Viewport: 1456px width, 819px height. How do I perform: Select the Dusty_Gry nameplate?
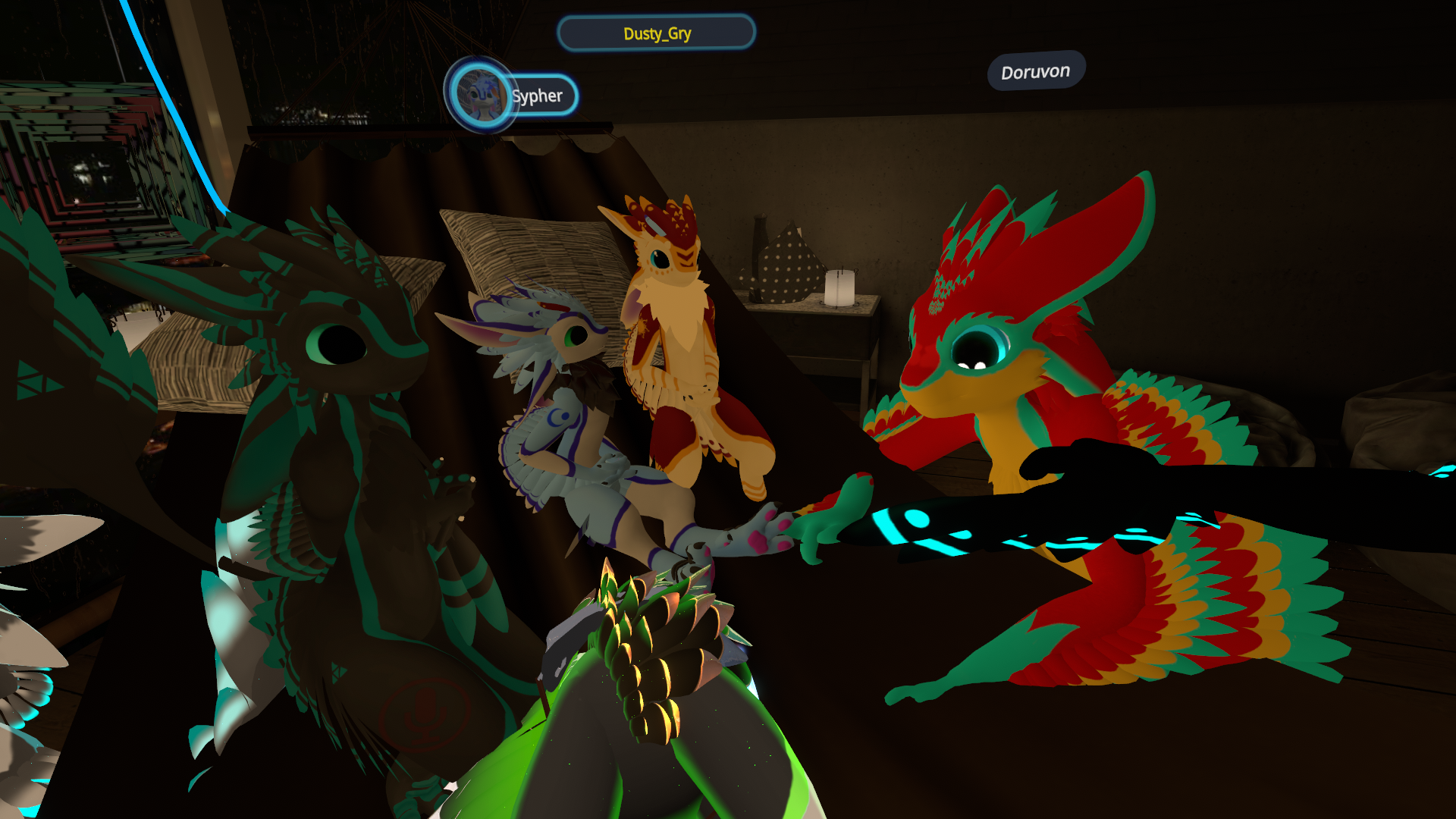click(x=657, y=33)
